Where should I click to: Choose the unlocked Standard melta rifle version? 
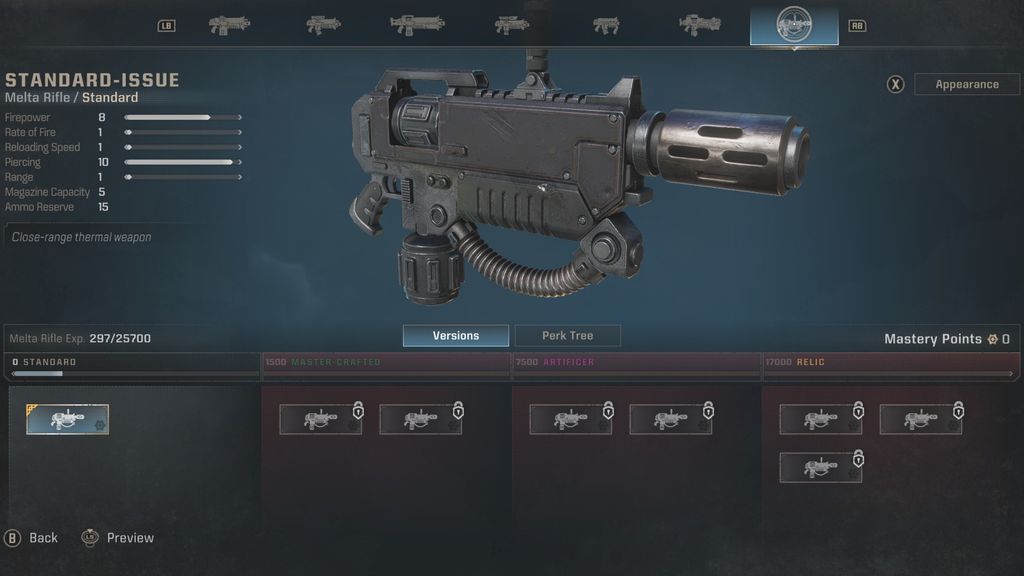[68, 419]
